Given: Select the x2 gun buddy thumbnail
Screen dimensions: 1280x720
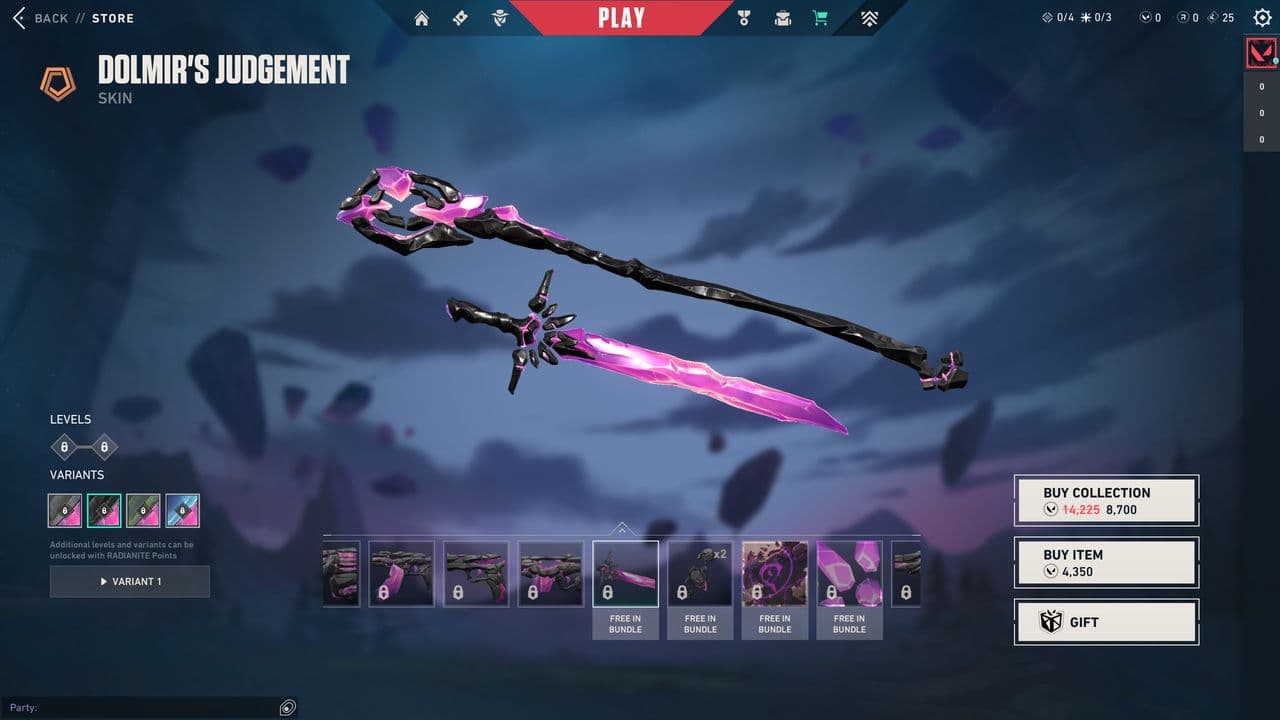Looking at the screenshot, I should tap(700, 574).
